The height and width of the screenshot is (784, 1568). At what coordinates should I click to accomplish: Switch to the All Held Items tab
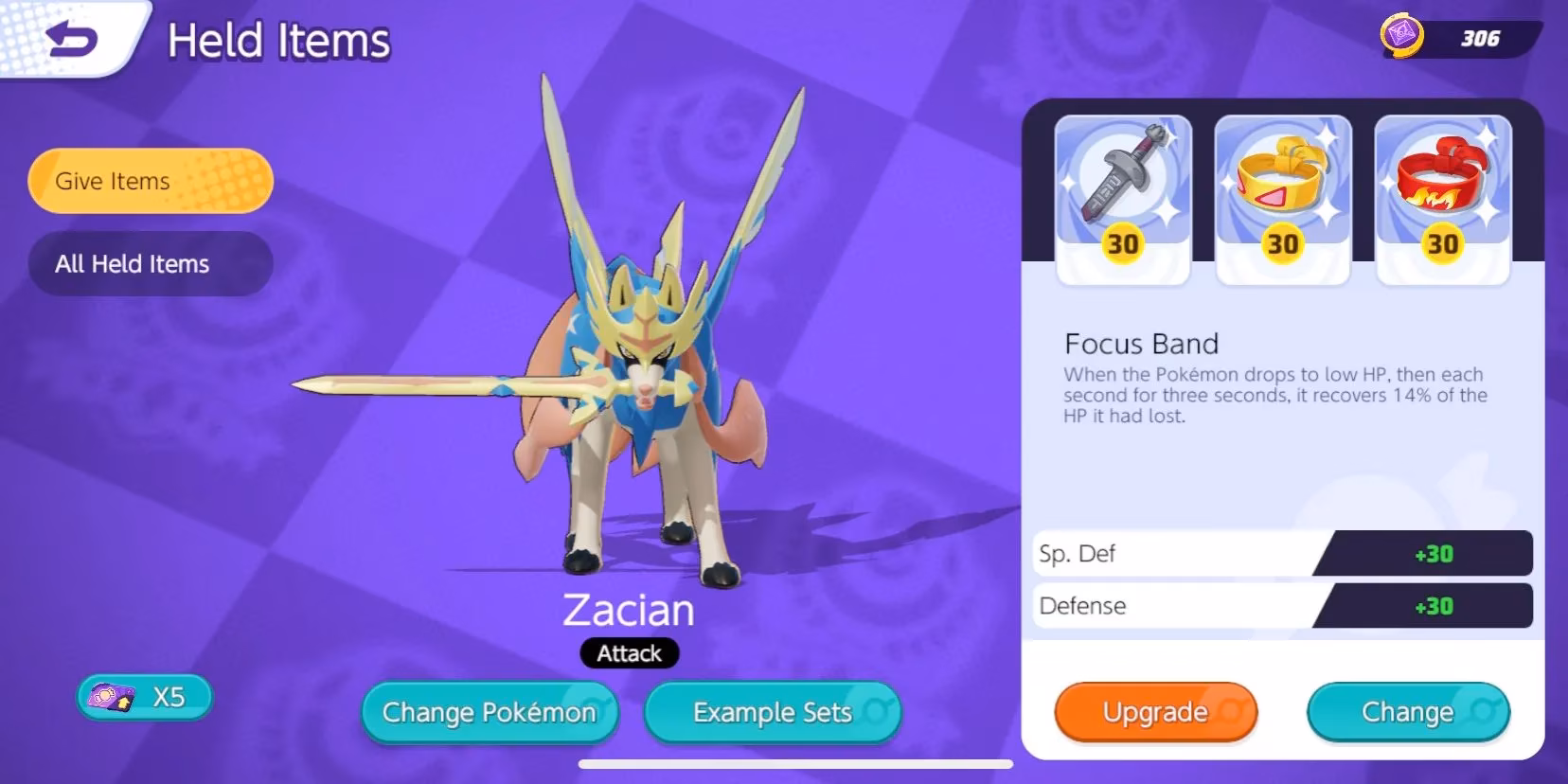click(x=150, y=263)
